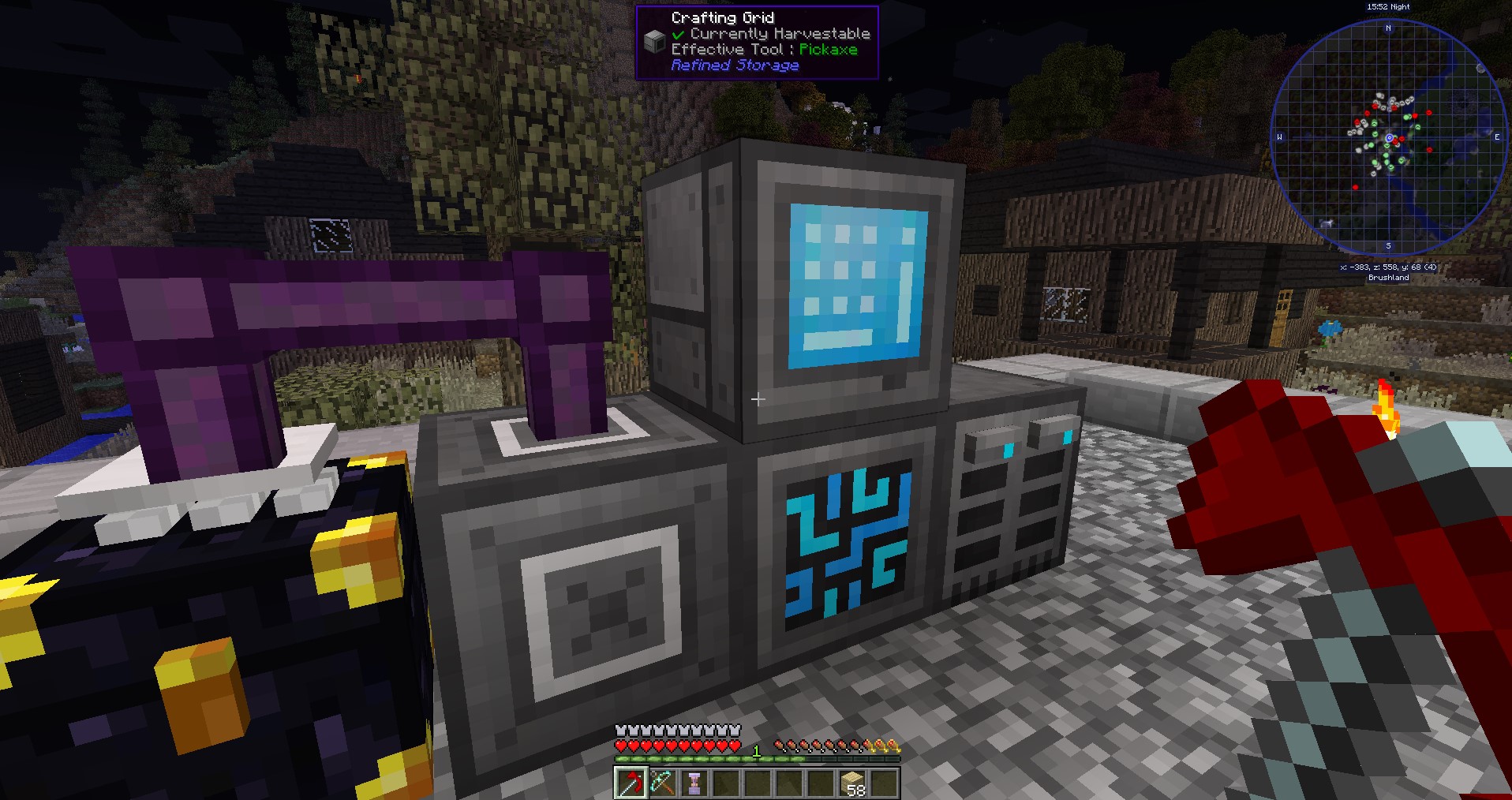Click the player position marker on the minimap
This screenshot has width=1512, height=800.
1389,138
